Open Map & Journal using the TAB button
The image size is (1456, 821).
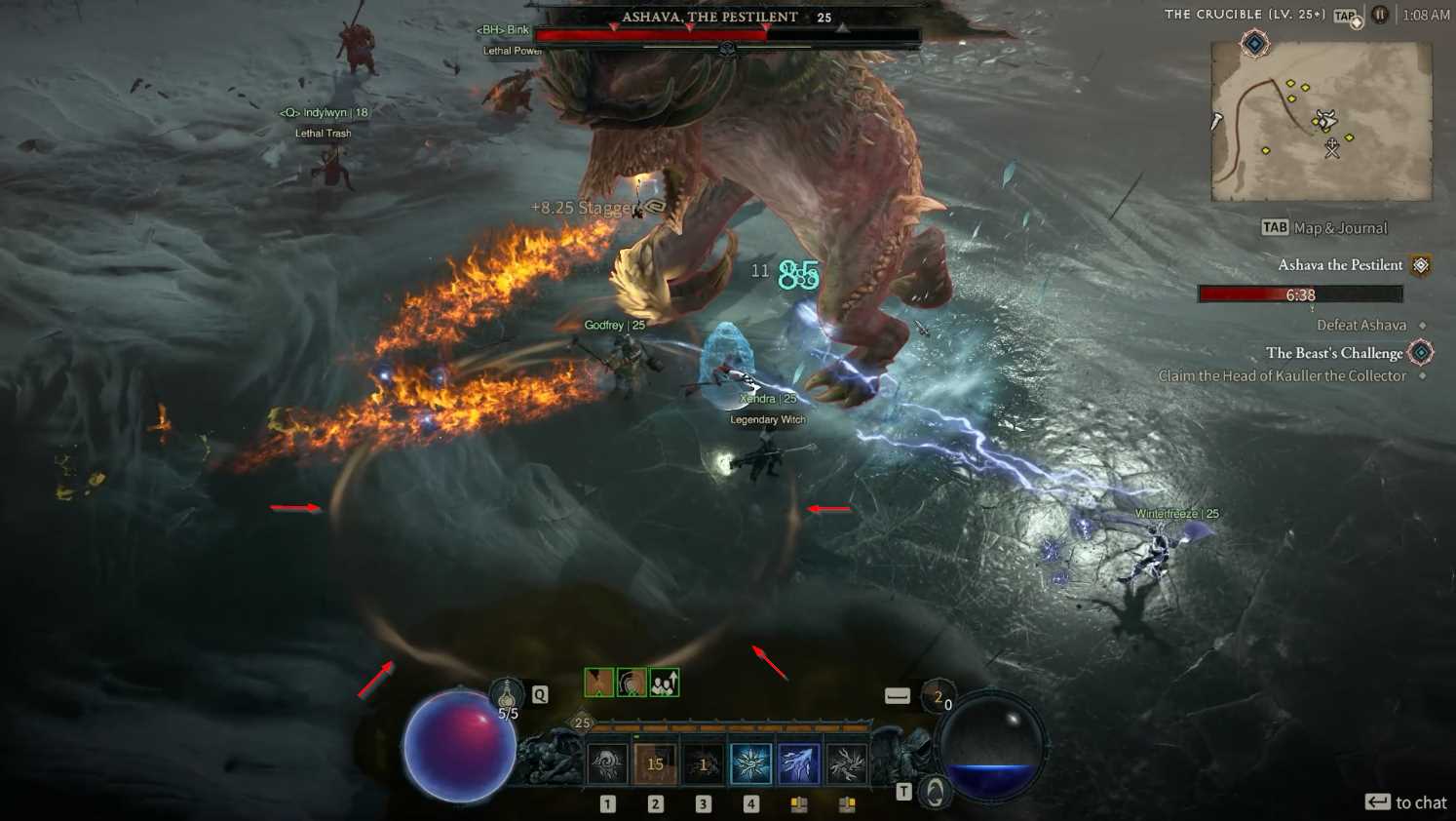coord(1274,227)
